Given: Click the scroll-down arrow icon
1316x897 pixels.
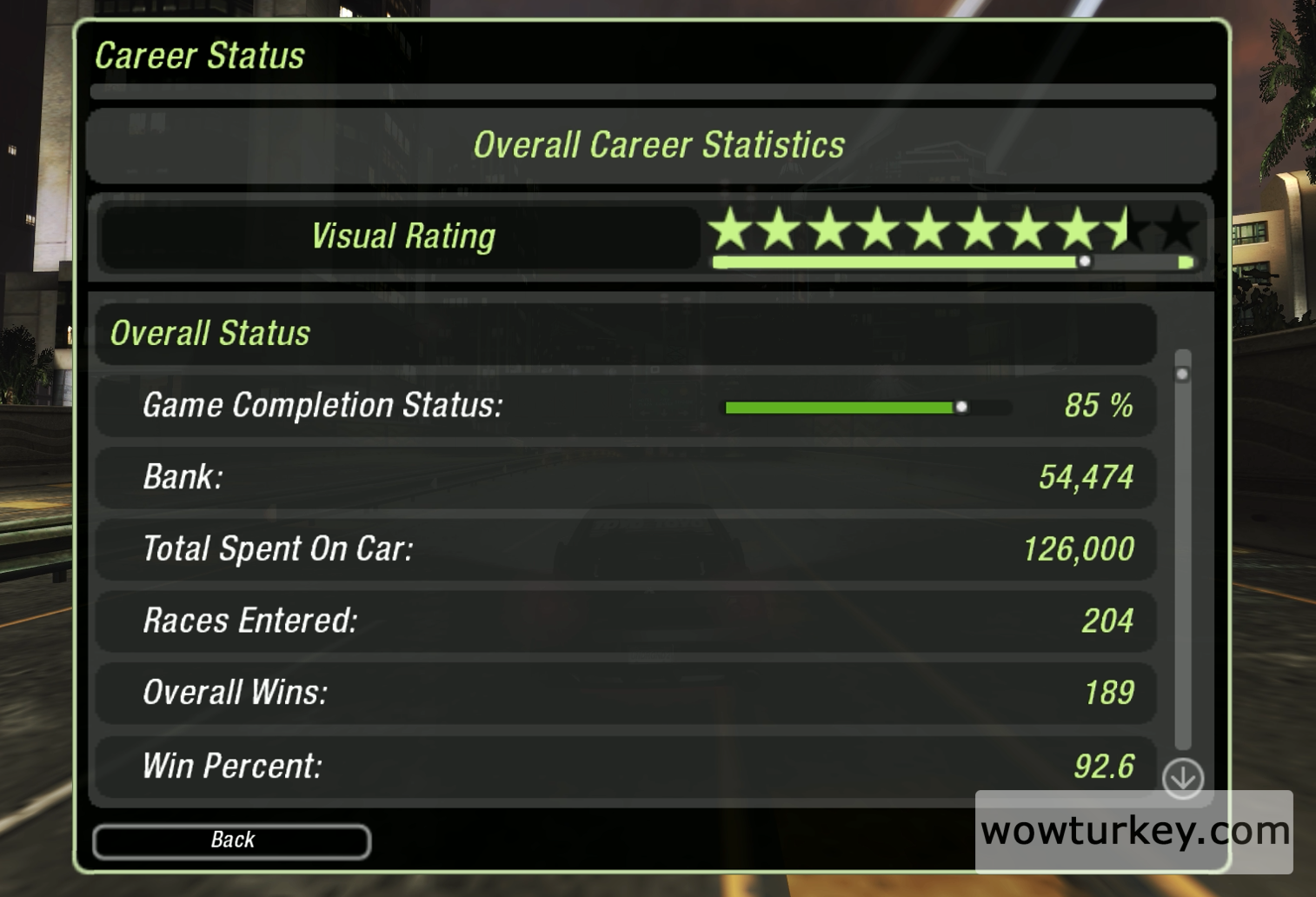Looking at the screenshot, I should [1183, 778].
